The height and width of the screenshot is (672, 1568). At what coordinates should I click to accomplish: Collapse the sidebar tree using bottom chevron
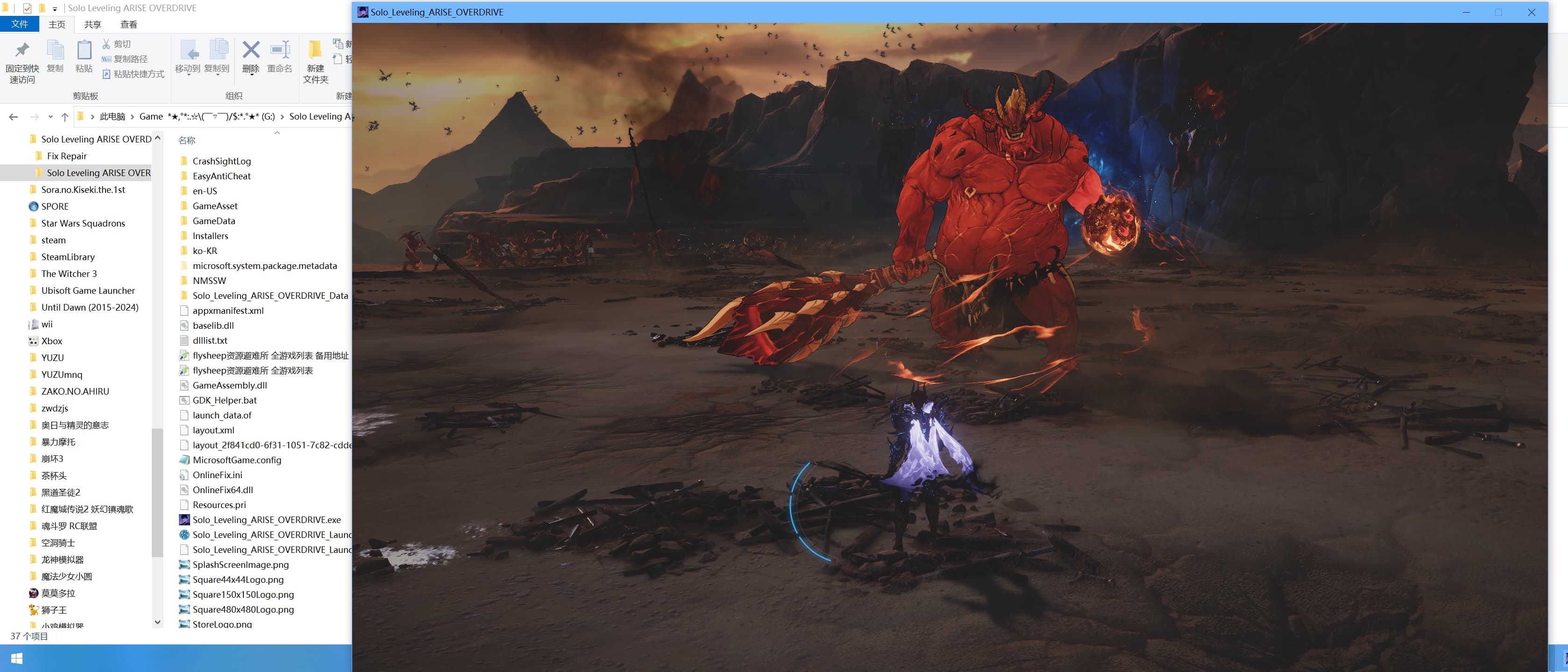(x=158, y=622)
